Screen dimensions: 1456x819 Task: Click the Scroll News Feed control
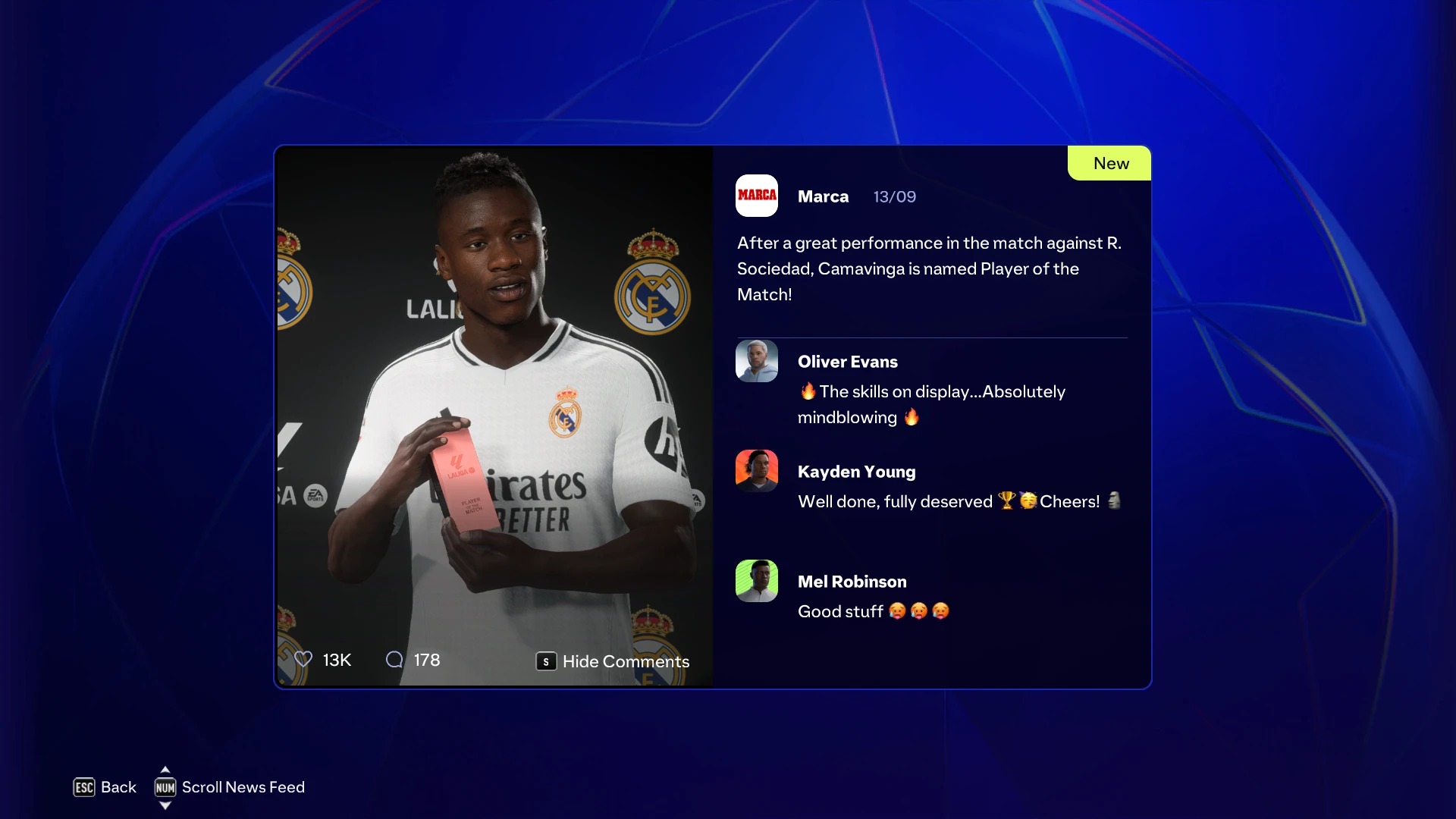tap(229, 787)
